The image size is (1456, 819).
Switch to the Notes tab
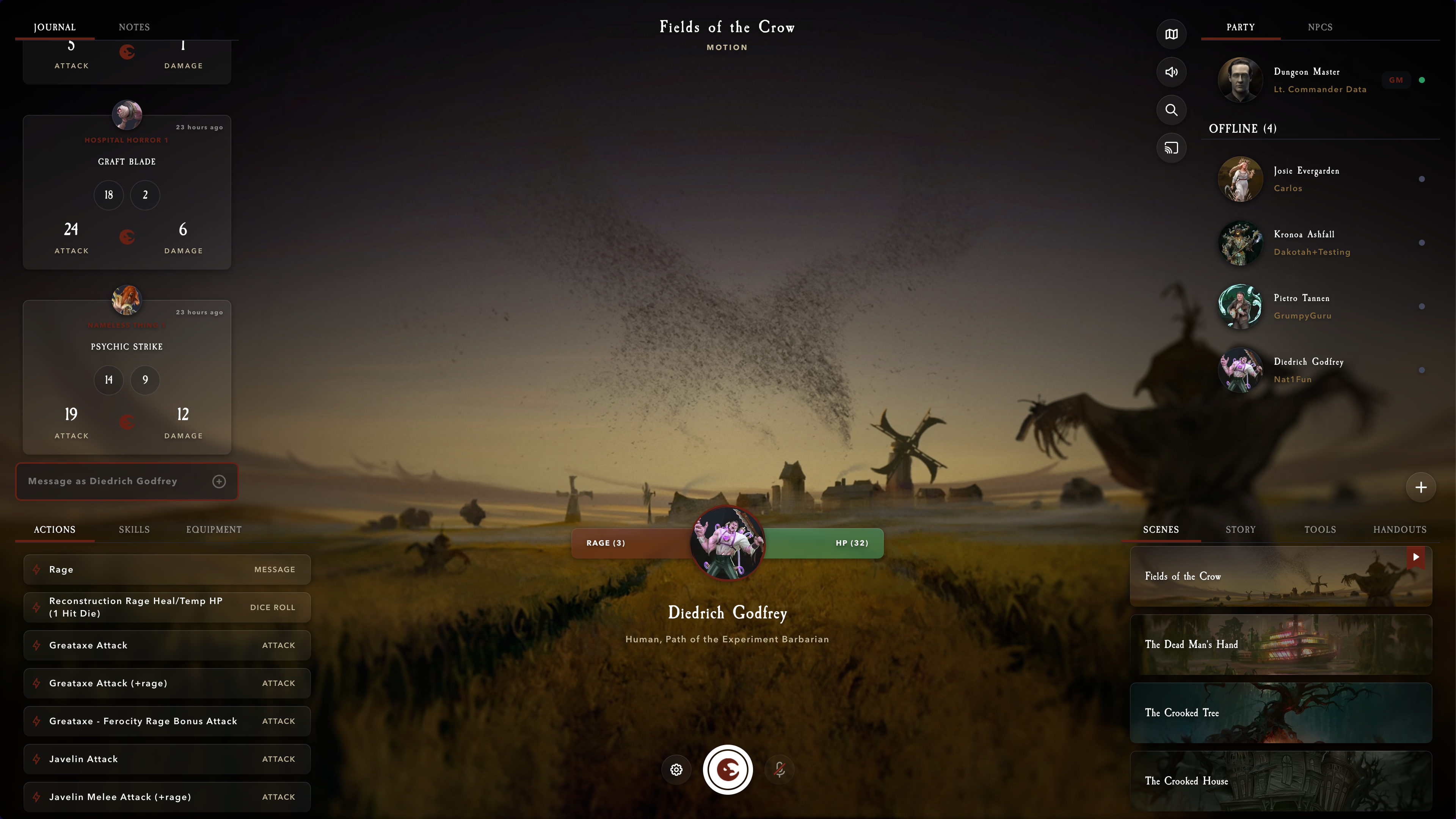[134, 27]
